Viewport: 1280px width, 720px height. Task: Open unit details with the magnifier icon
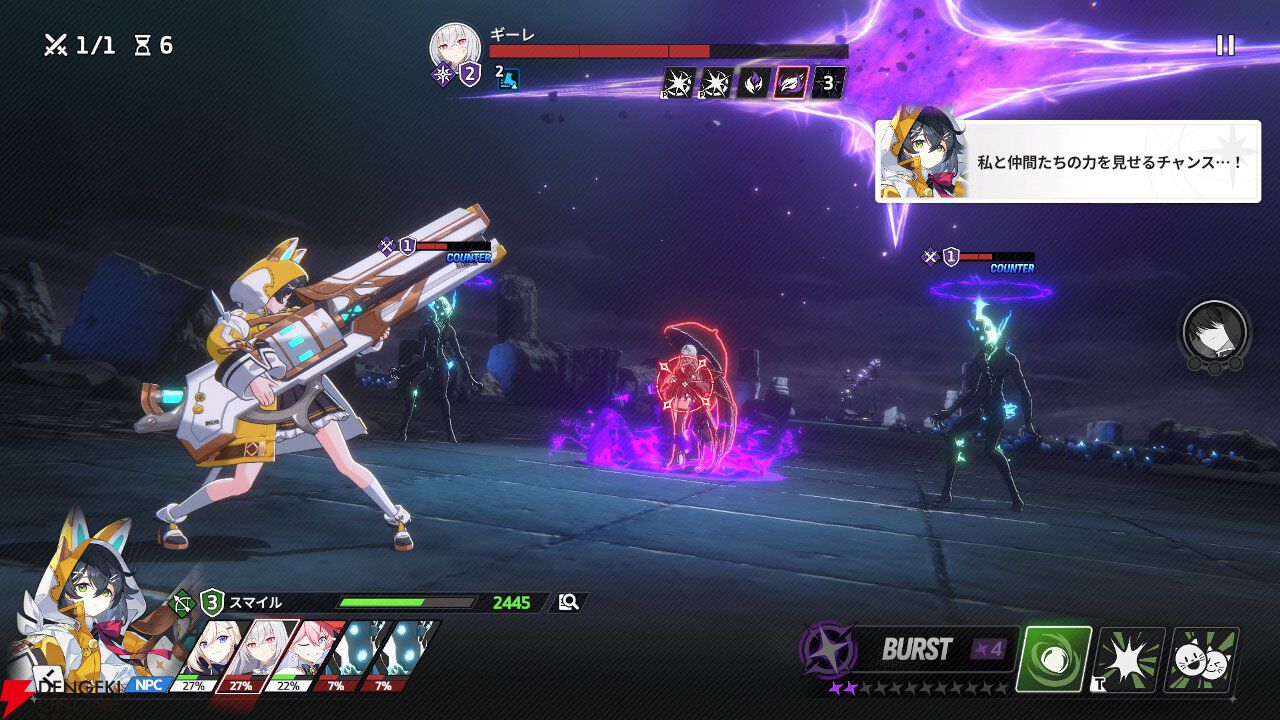coord(569,602)
